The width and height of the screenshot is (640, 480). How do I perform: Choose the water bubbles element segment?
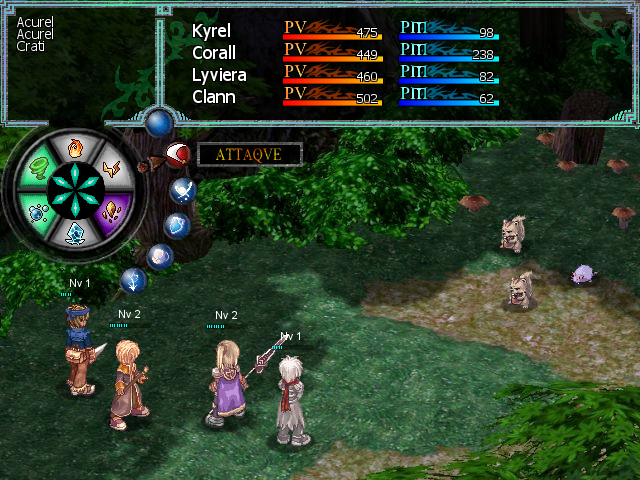coord(38,211)
